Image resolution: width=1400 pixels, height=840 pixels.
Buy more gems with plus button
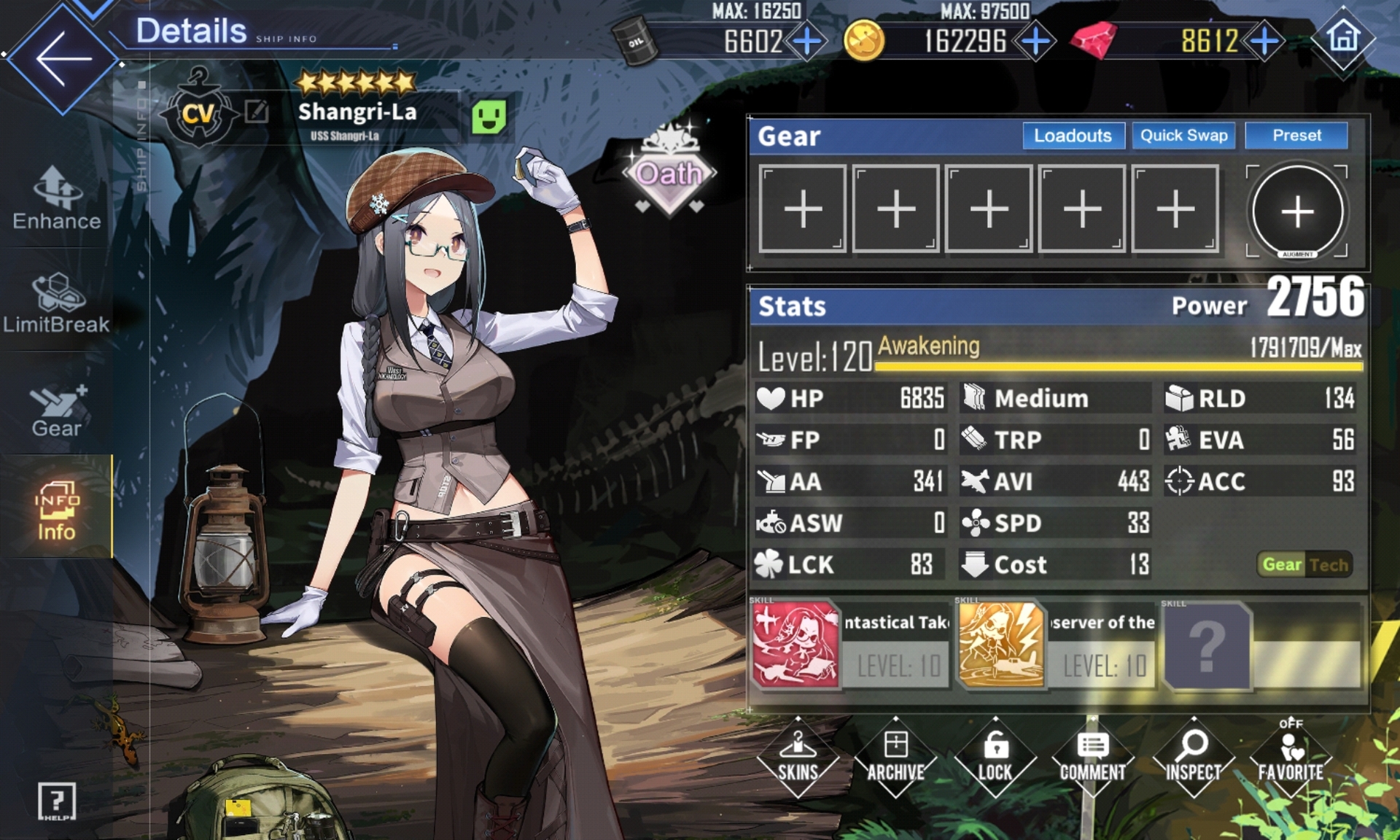click(1265, 41)
